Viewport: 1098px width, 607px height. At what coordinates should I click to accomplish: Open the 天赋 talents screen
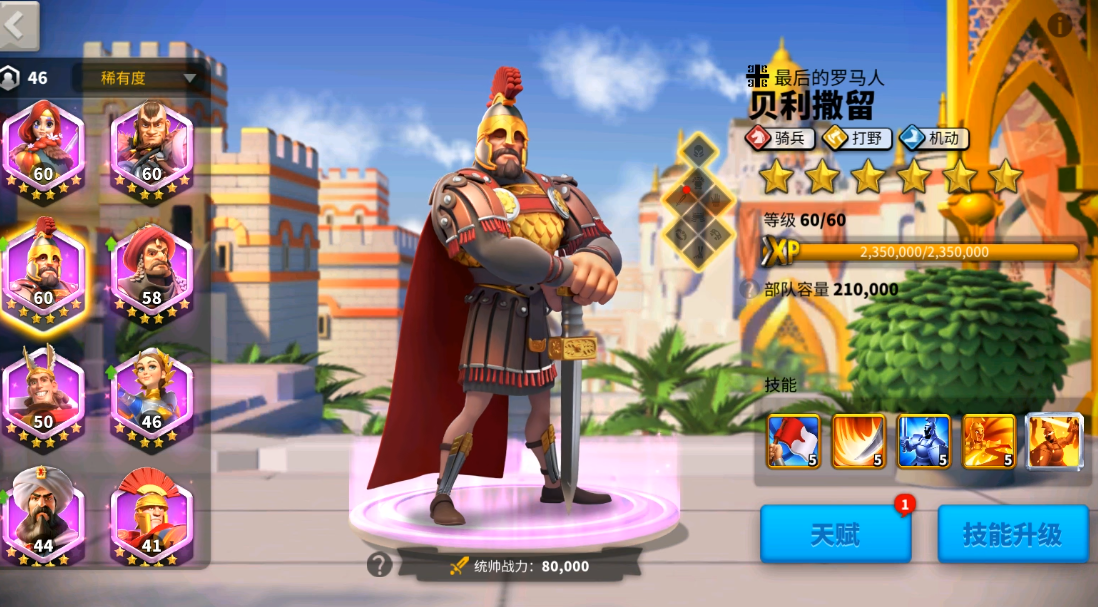(835, 534)
